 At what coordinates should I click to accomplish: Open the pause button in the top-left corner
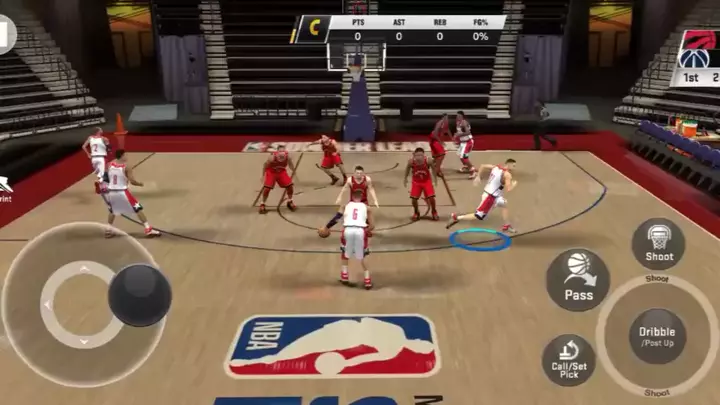6,32
